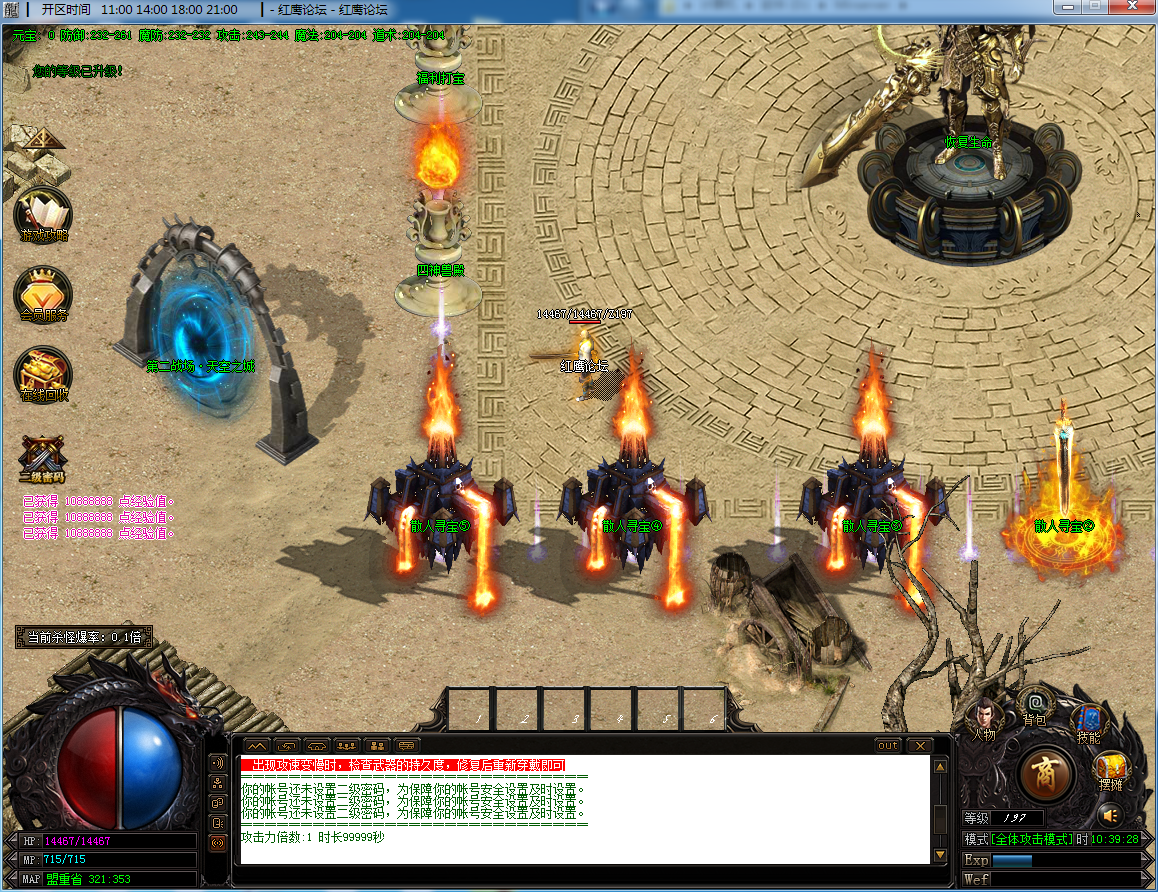Minimize the game window
The height and width of the screenshot is (892, 1158).
coord(1069,8)
